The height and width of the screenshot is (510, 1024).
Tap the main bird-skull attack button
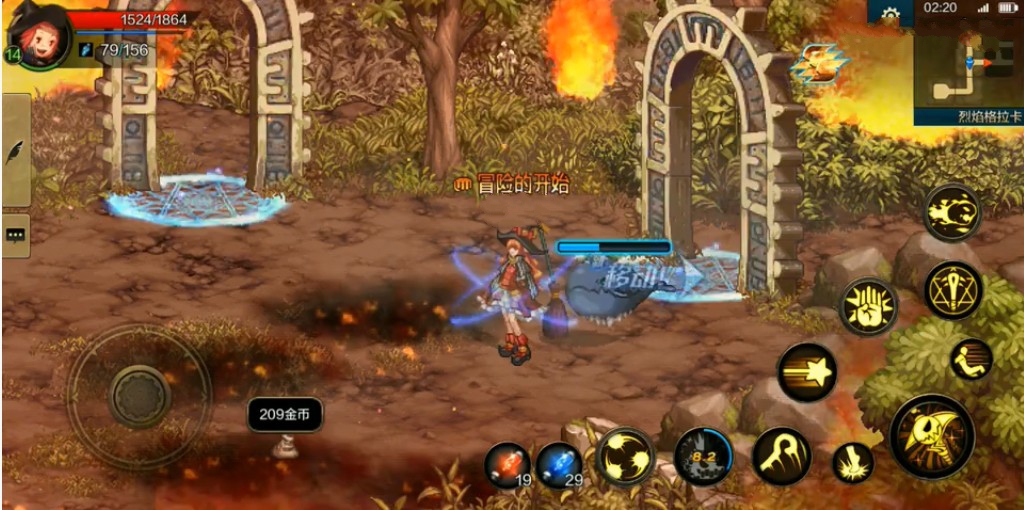point(932,436)
